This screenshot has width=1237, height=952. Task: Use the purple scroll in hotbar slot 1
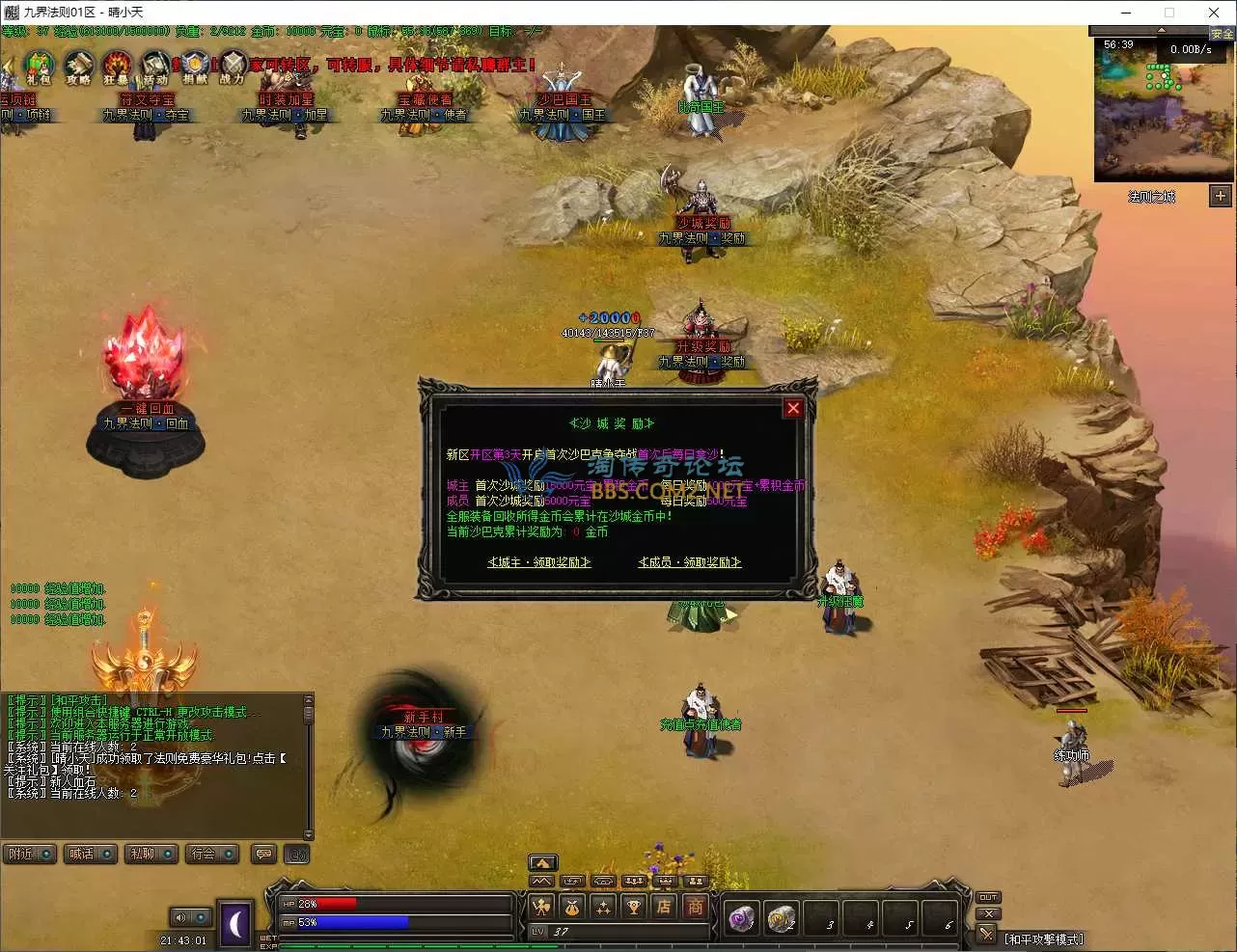(741, 919)
